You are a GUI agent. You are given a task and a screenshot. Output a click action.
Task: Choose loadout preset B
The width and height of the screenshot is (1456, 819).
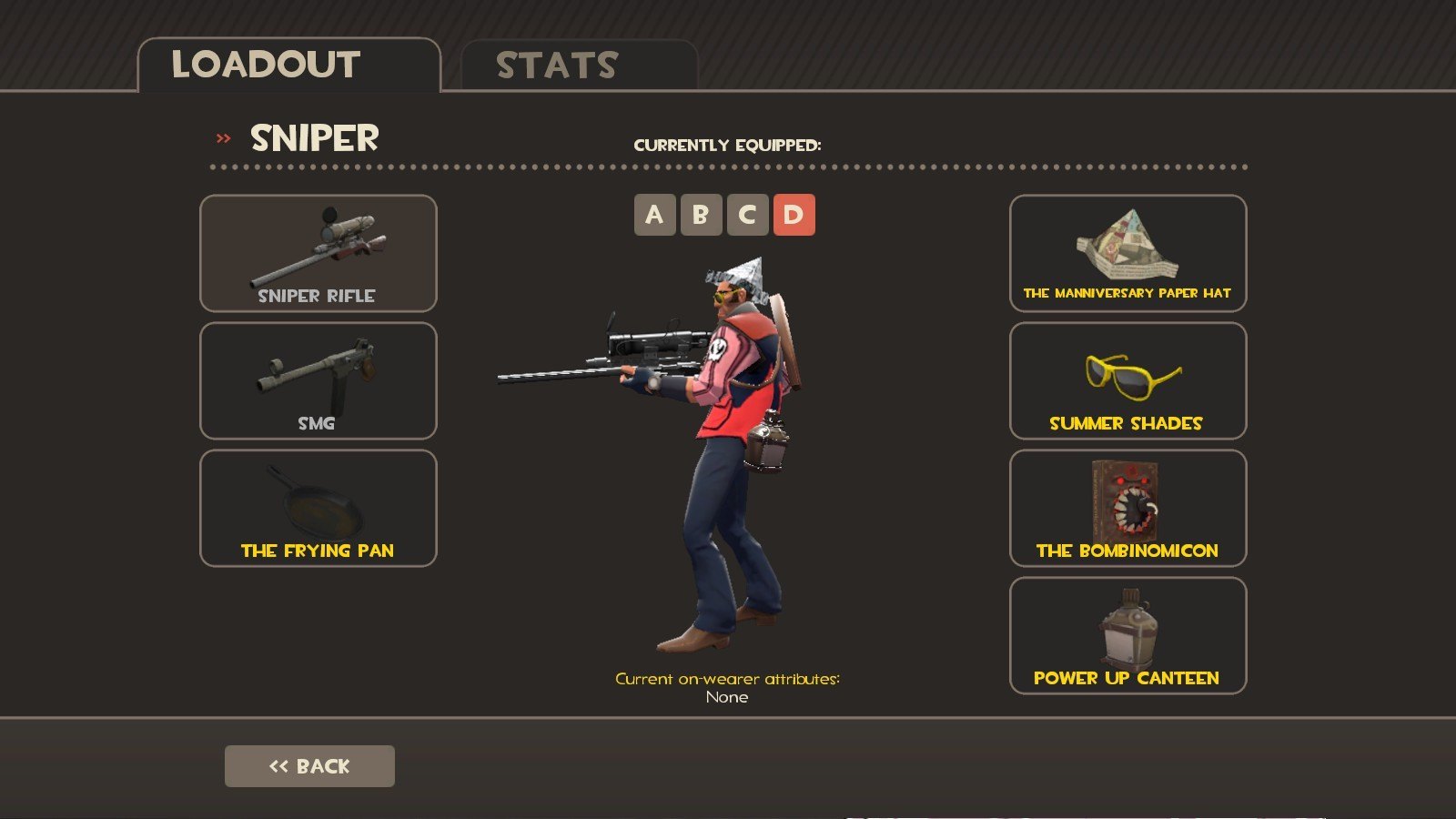(701, 215)
